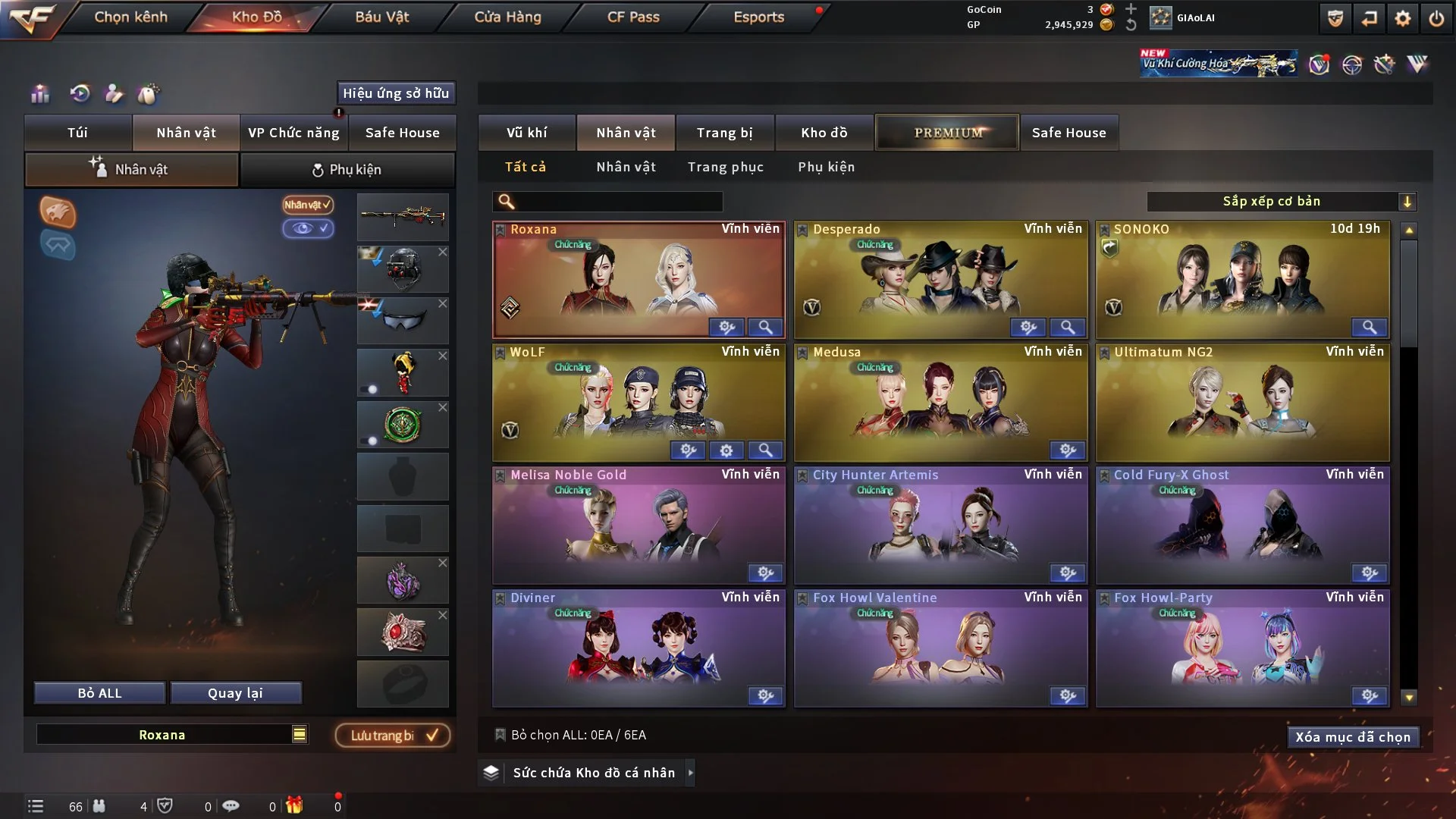Screen dimensions: 1456x819
Task: Switch to the Báu Vật tab
Action: coord(381,17)
